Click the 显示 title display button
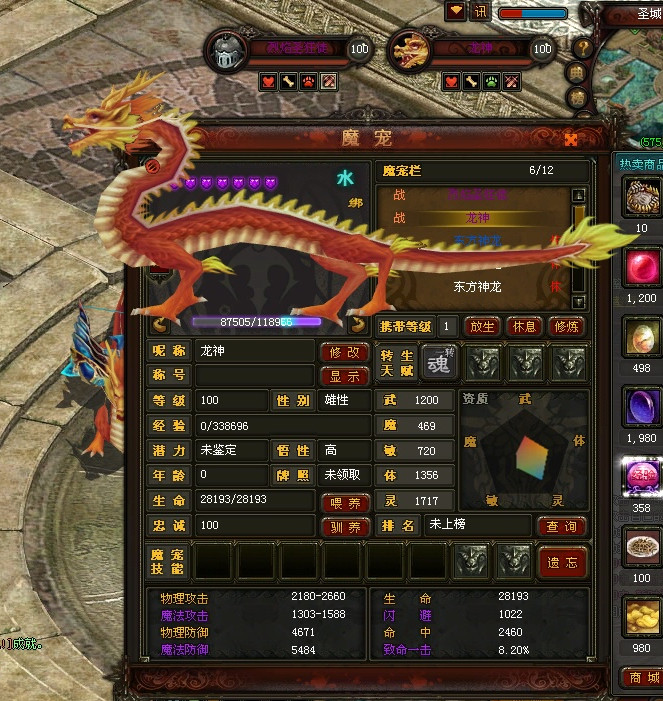 coord(345,376)
